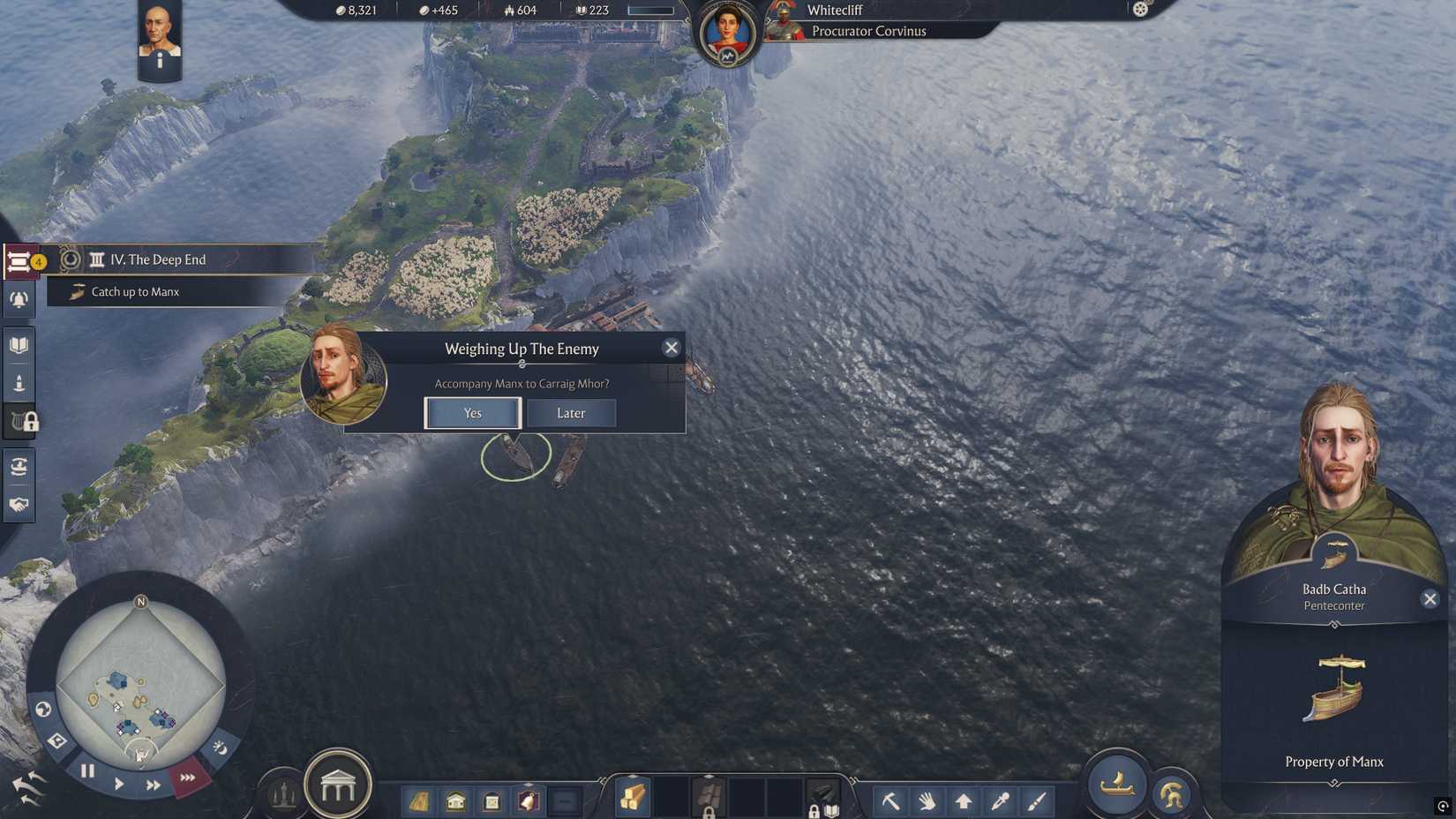Click Later to postpone the journey
This screenshot has width=1456, height=819.
[x=571, y=413]
